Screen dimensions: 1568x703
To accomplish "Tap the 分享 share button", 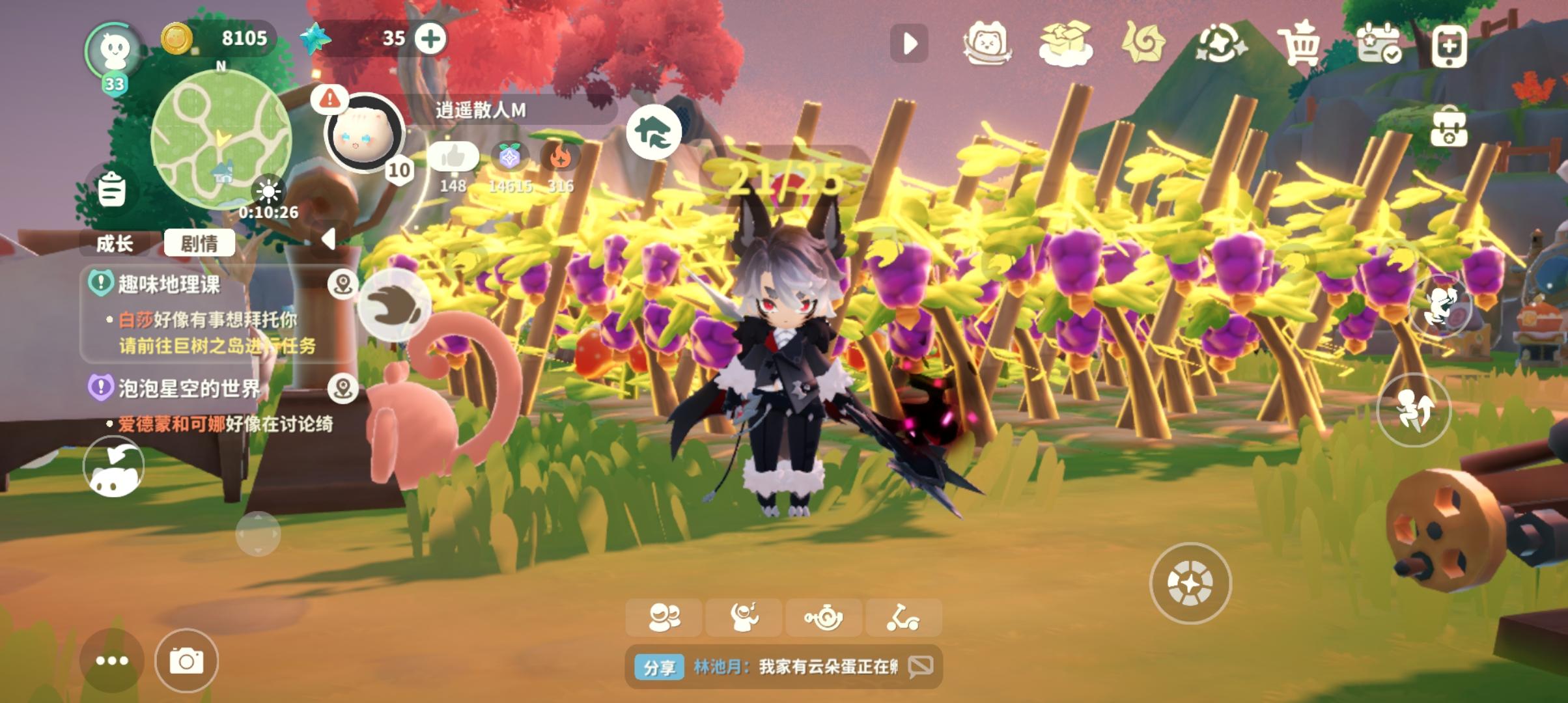I will pos(661,666).
